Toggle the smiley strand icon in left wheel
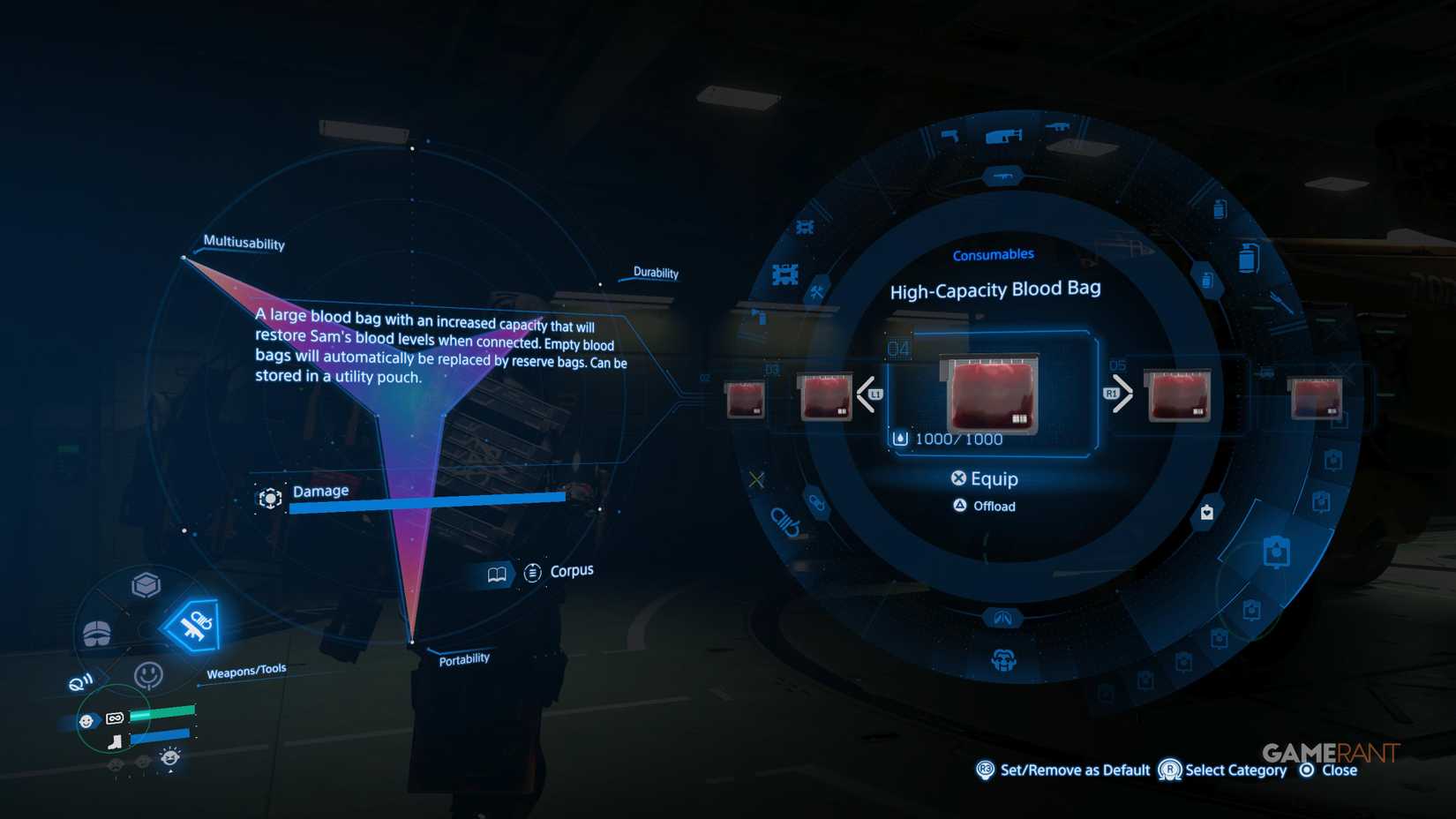Viewport: 1456px width, 819px height. coord(148,672)
